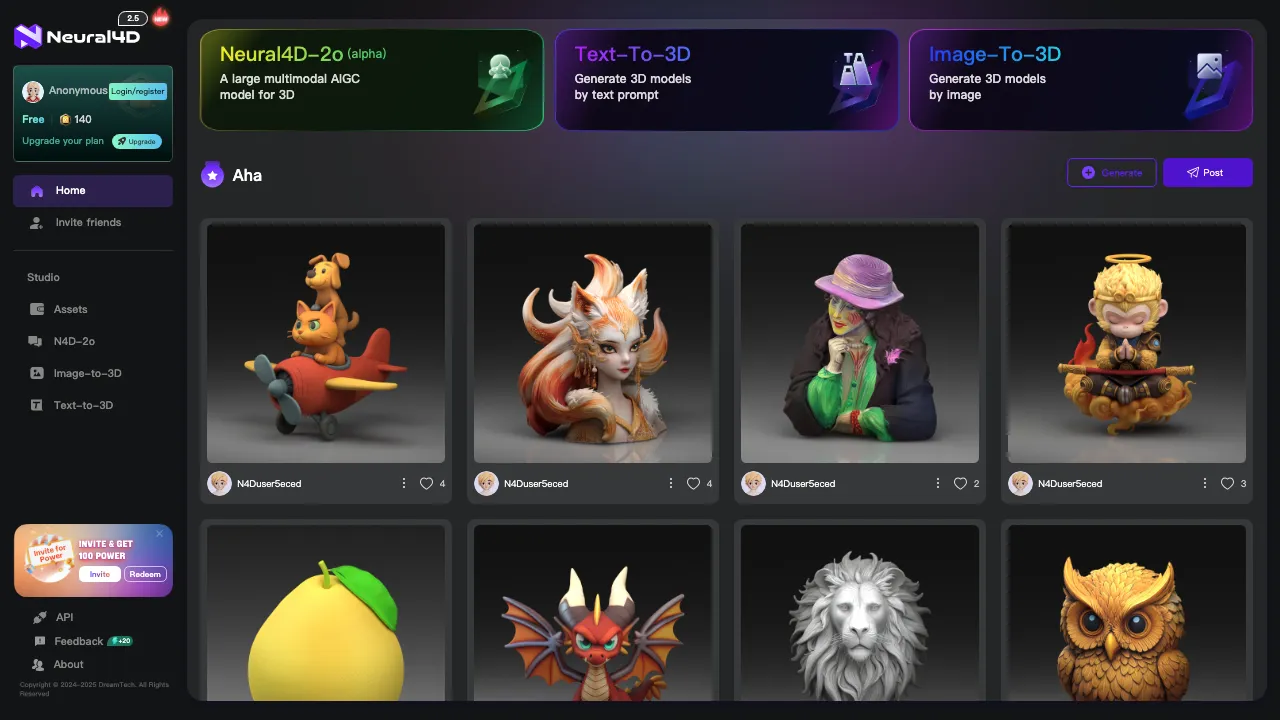Click Redeem on the invite promo
Viewport: 1280px width, 720px height.
click(145, 574)
